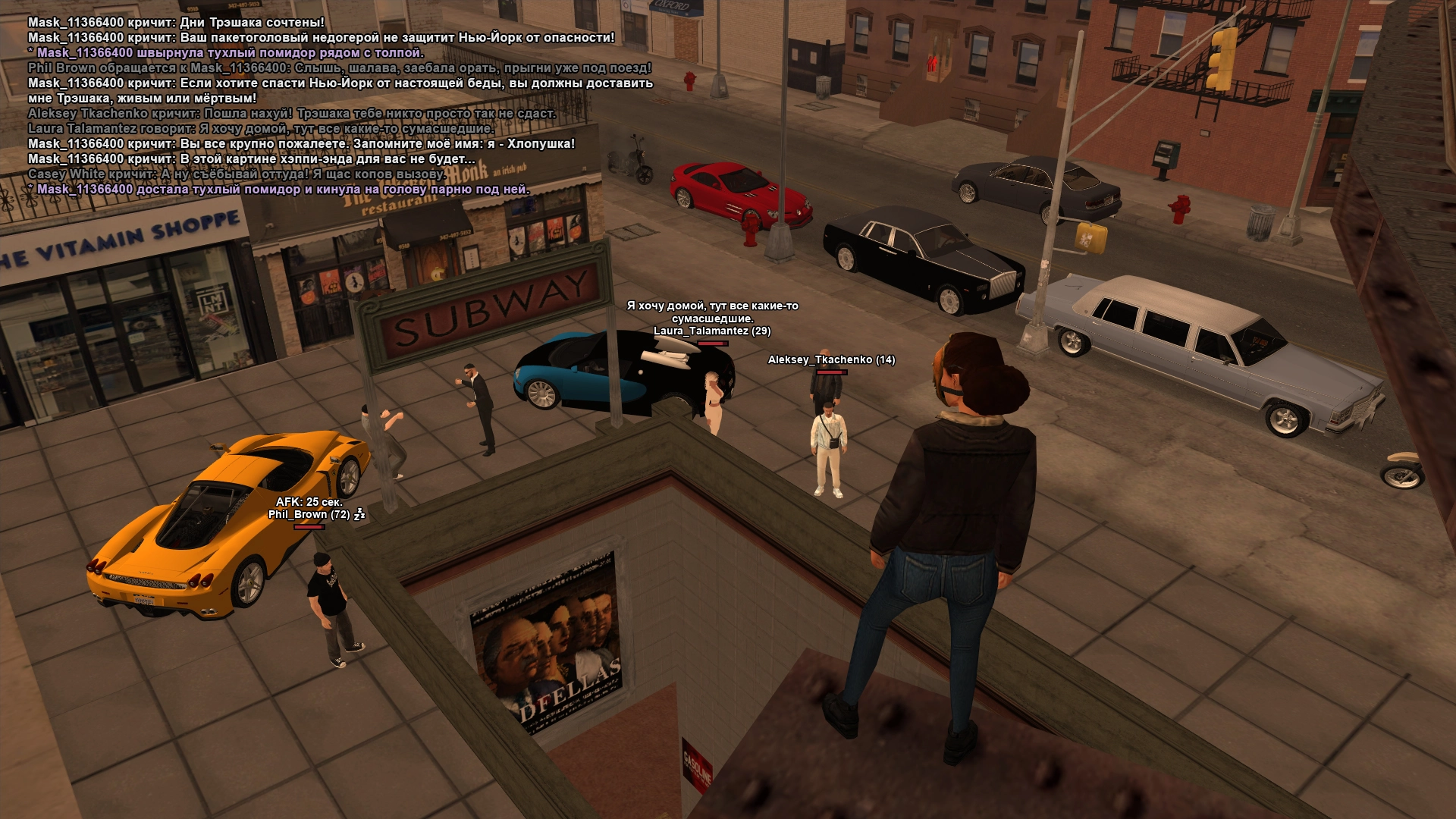Select the first chat line "Дни Трэшака сочтены!"
The image size is (1456, 819).
tap(176, 23)
